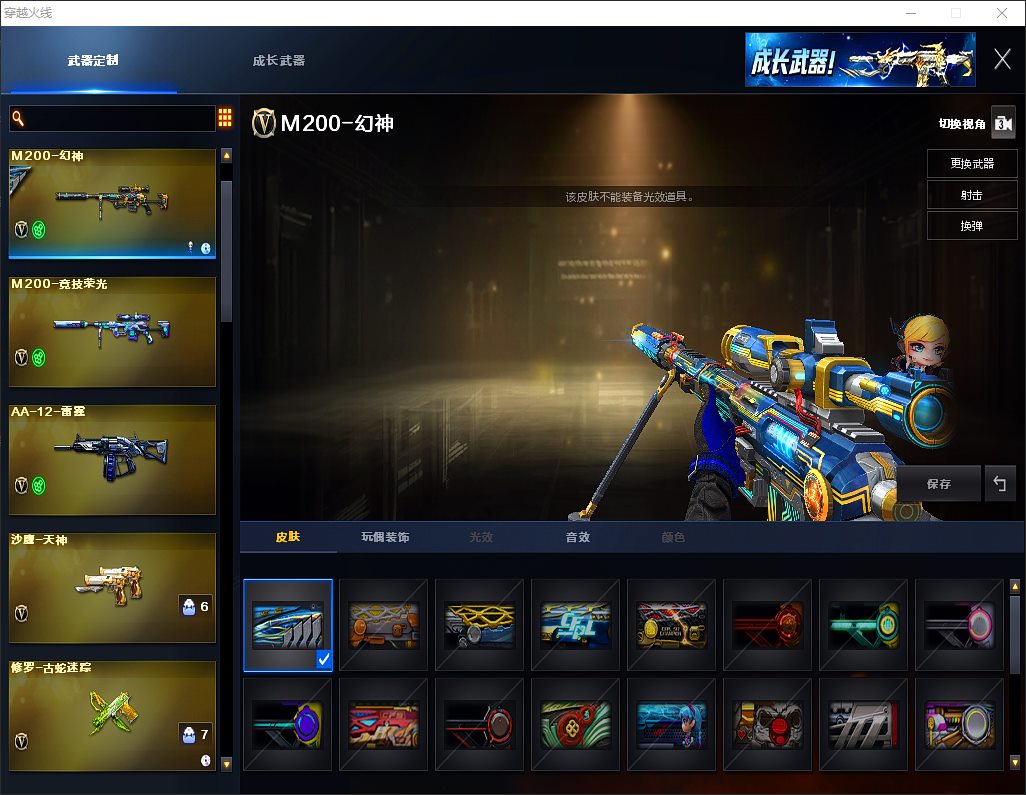Click the 成长武器 promotional banner

coord(860,60)
